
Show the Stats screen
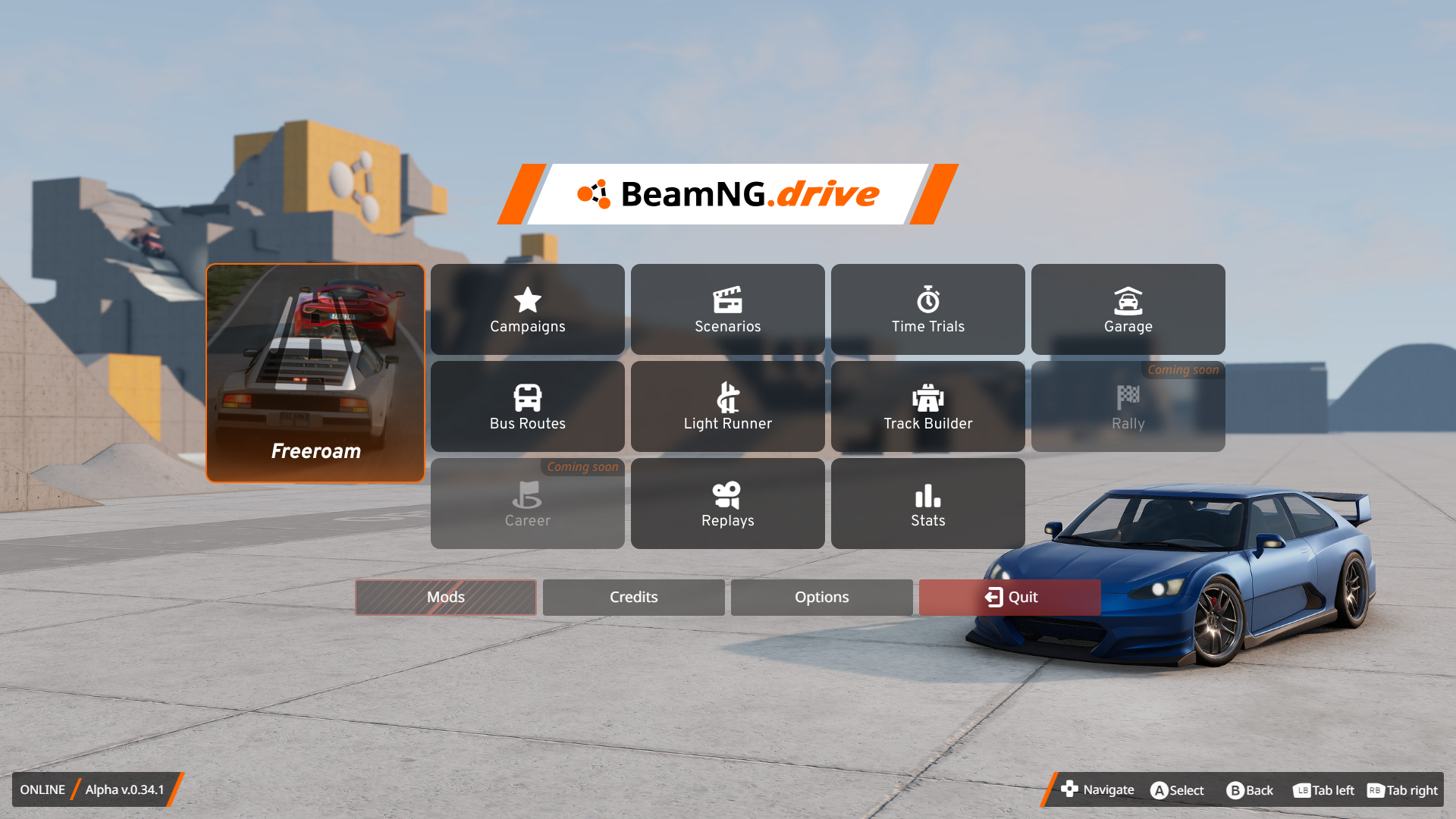pyautogui.click(x=928, y=504)
